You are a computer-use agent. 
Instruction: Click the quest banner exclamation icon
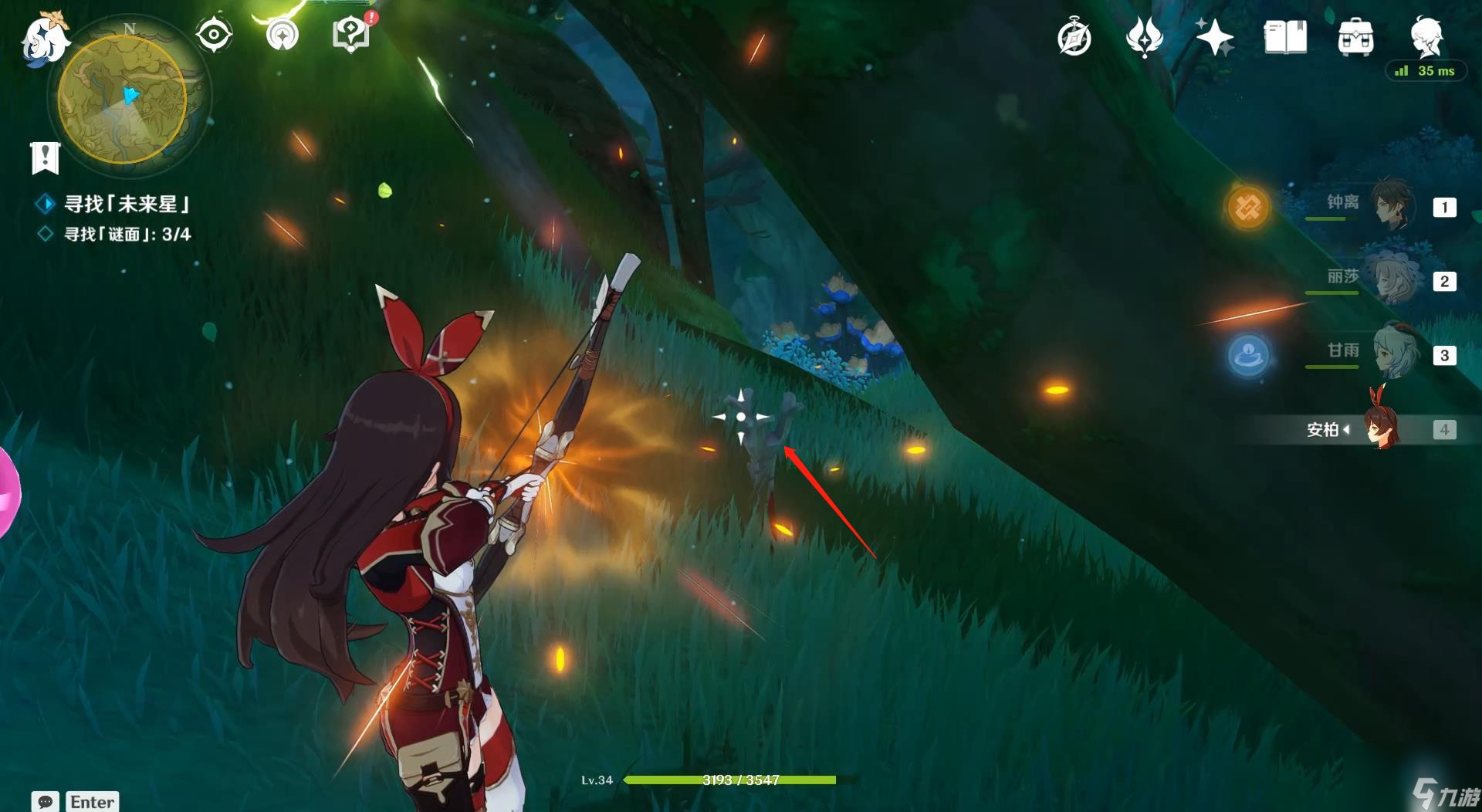click(46, 157)
